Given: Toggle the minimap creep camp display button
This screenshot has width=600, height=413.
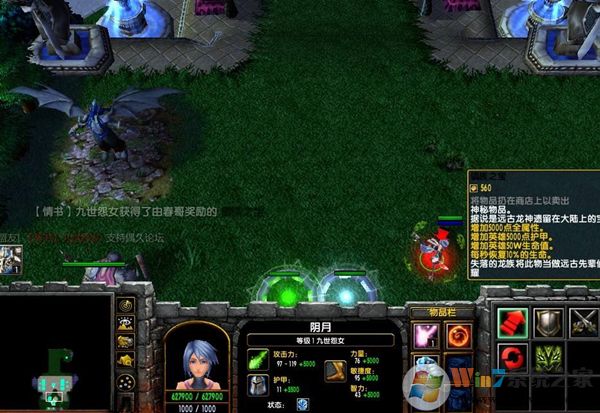Looking at the screenshot, I should coord(126,359).
